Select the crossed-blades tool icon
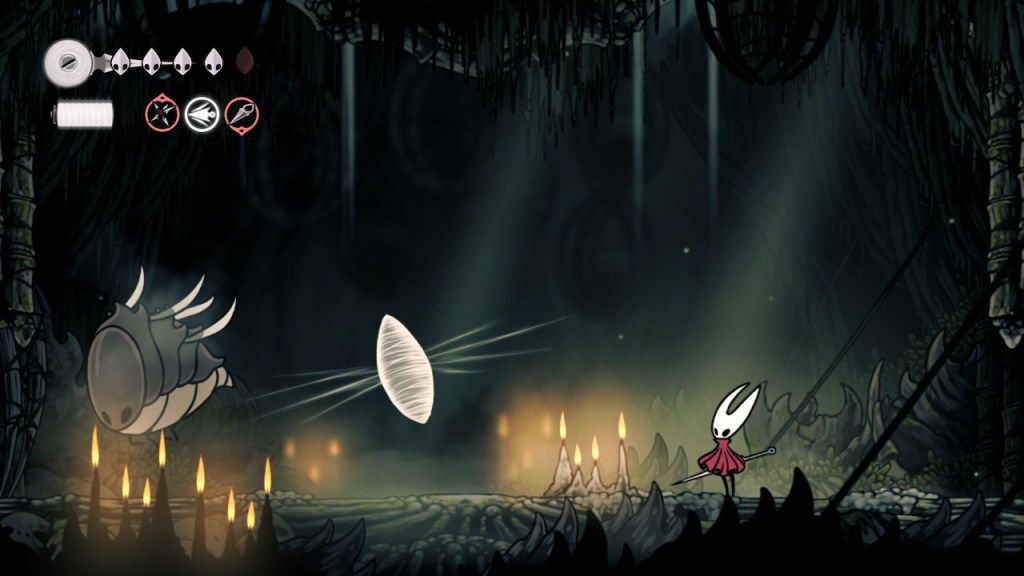The height and width of the screenshot is (576, 1024). click(162, 114)
